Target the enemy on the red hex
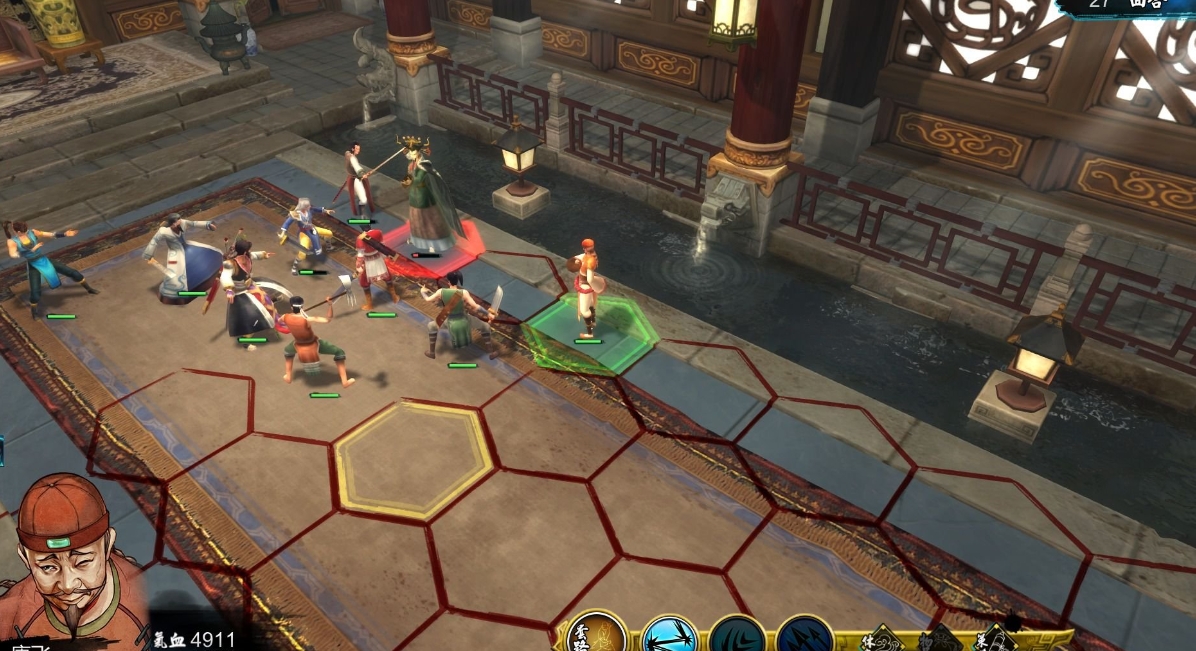Viewport: 1196px width, 651px height. (x=430, y=198)
